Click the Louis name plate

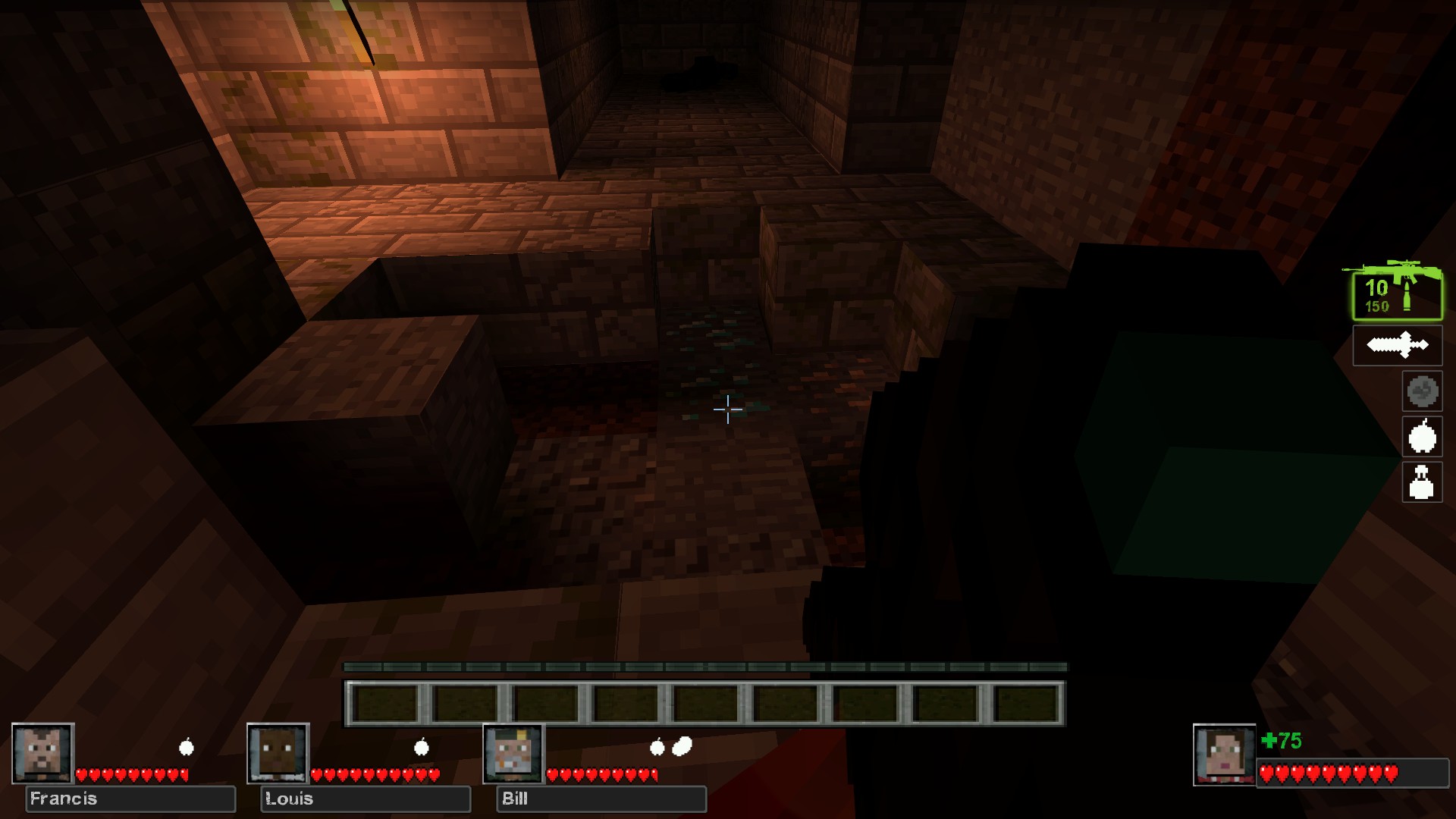366,799
